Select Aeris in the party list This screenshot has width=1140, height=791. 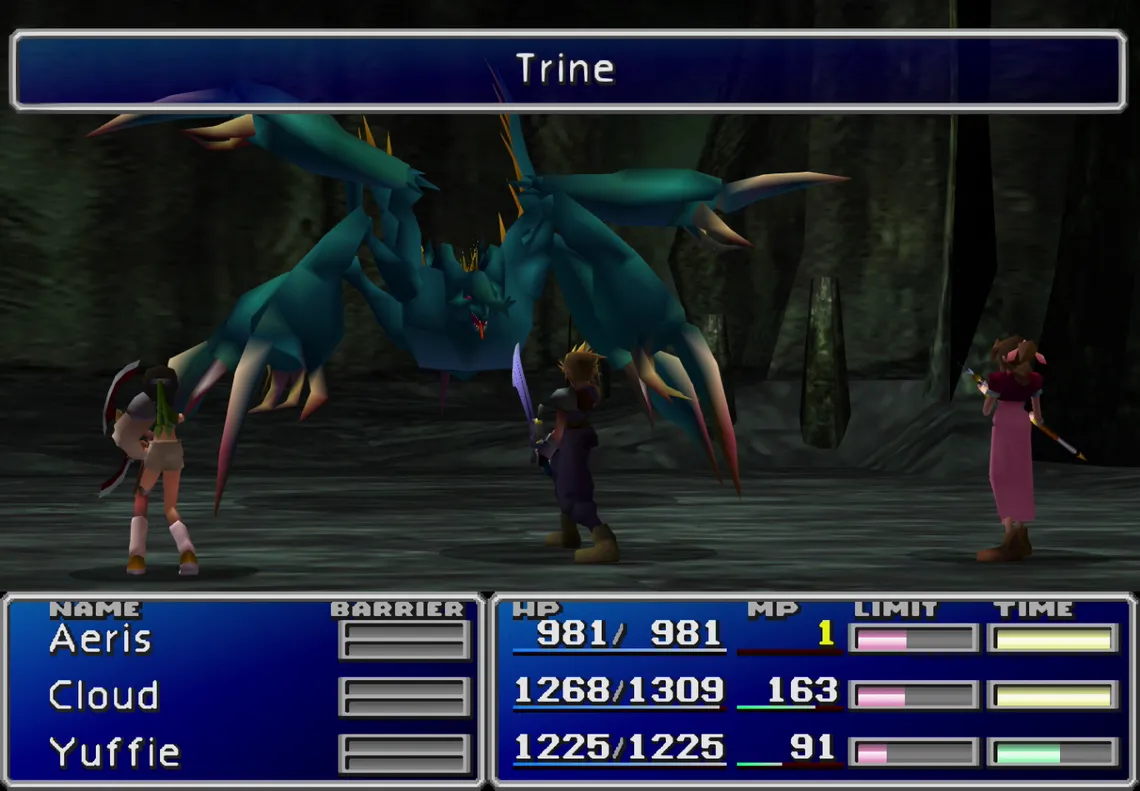tap(100, 639)
